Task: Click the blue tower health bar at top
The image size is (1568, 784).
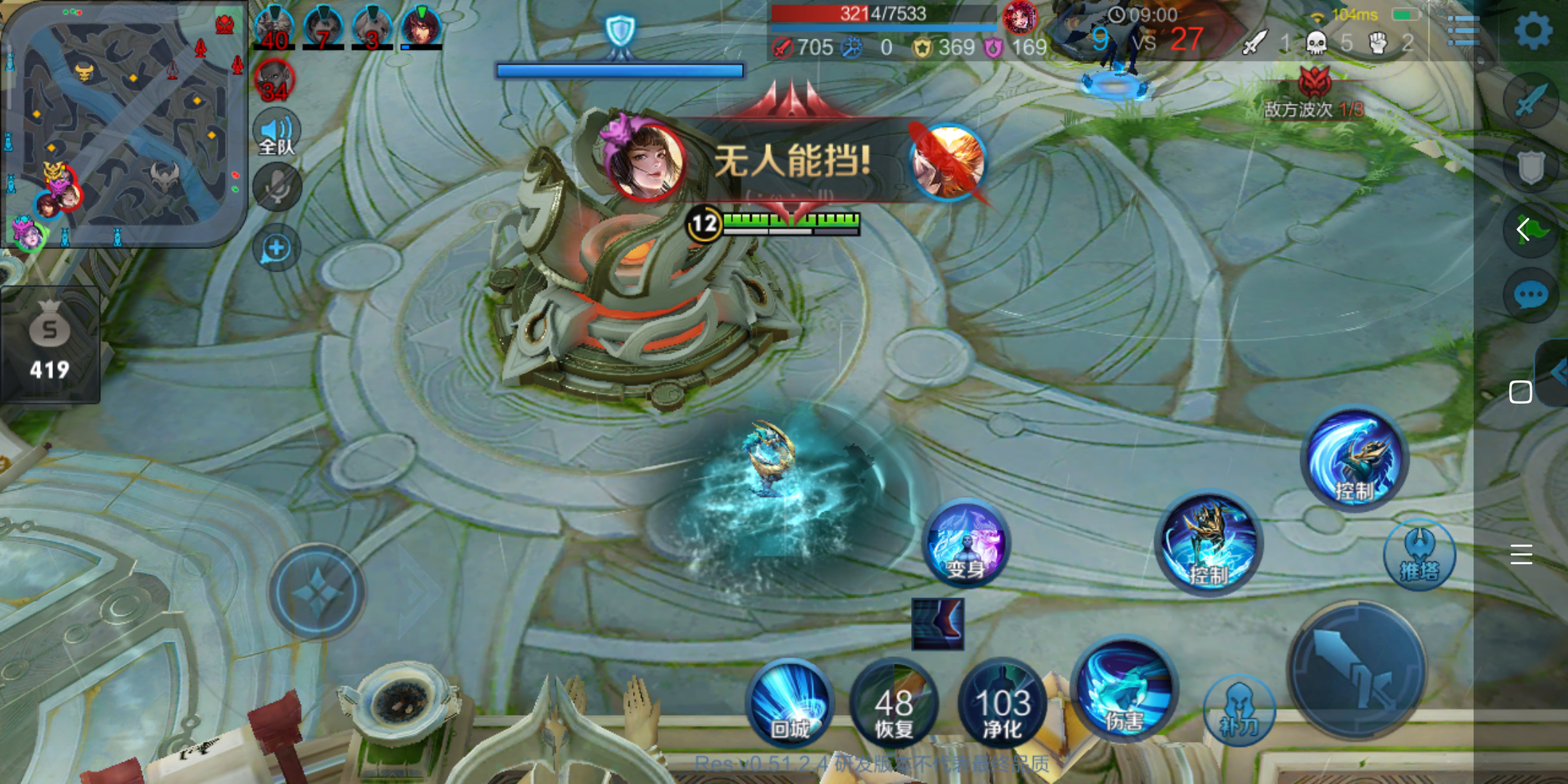Action: coord(621,70)
